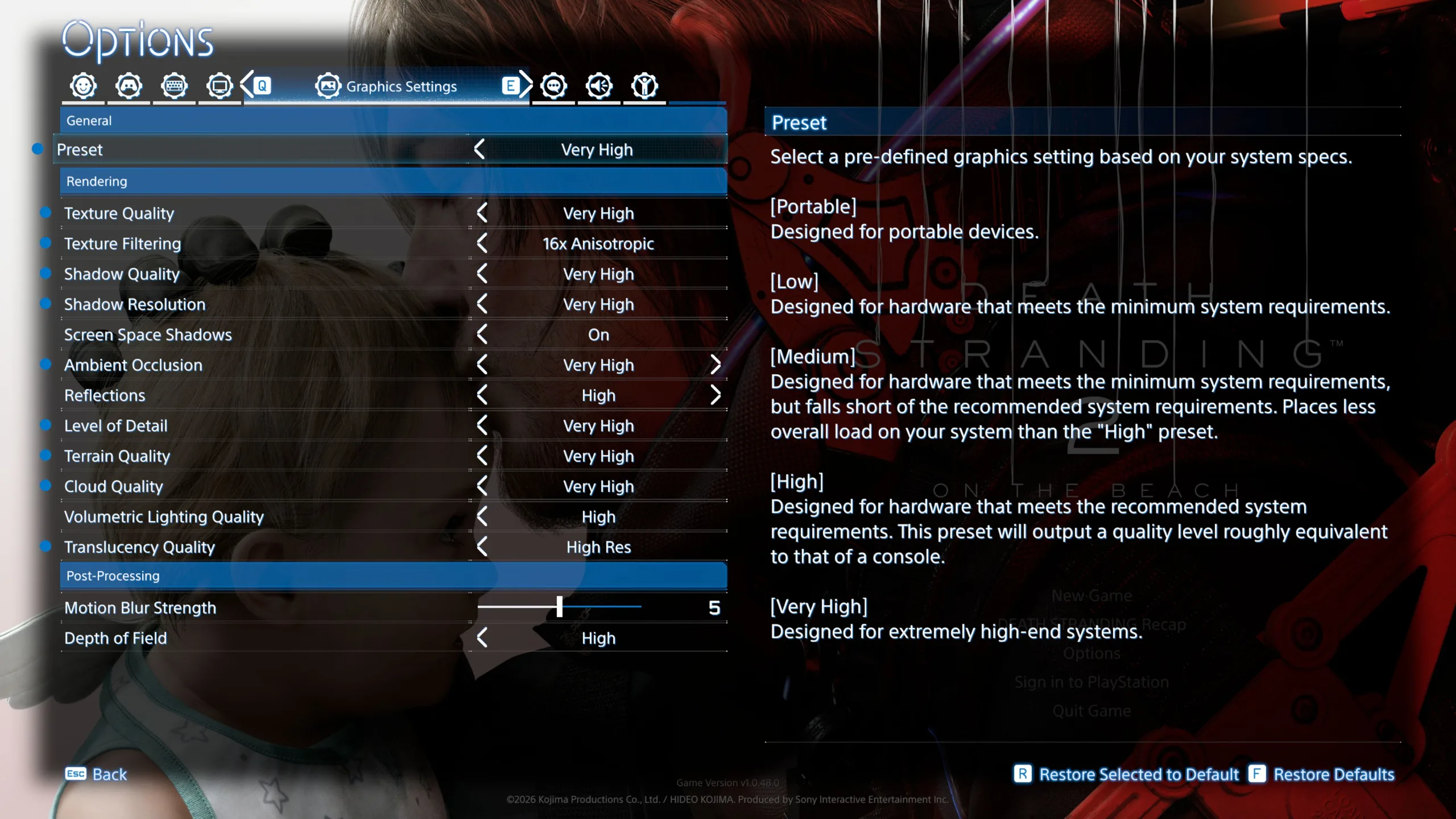Turn Screen Space Shadows off via left arrow
Viewport: 1456px width, 819px height.
482,335
